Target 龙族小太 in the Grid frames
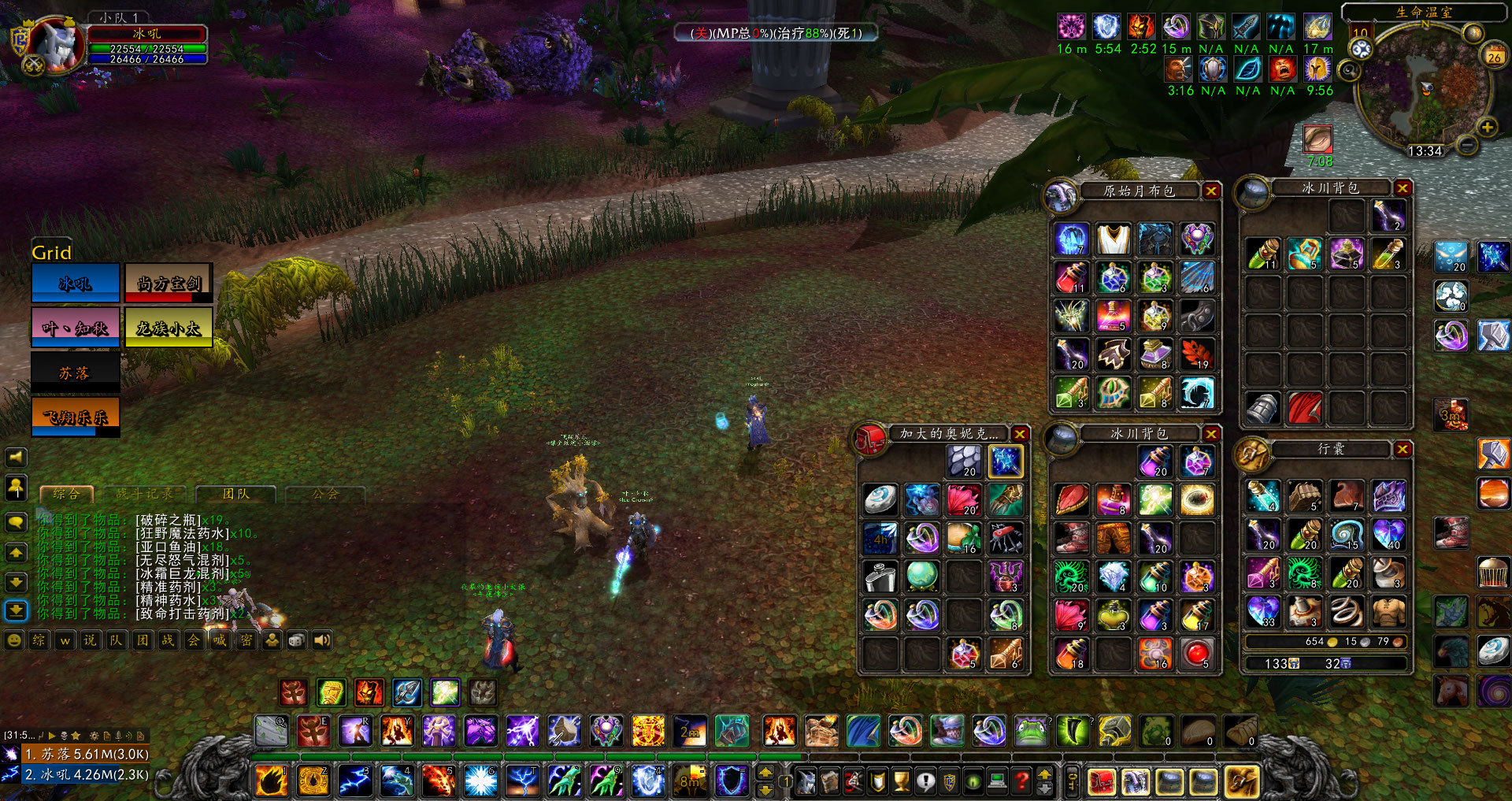This screenshot has width=1512, height=801. (169, 328)
